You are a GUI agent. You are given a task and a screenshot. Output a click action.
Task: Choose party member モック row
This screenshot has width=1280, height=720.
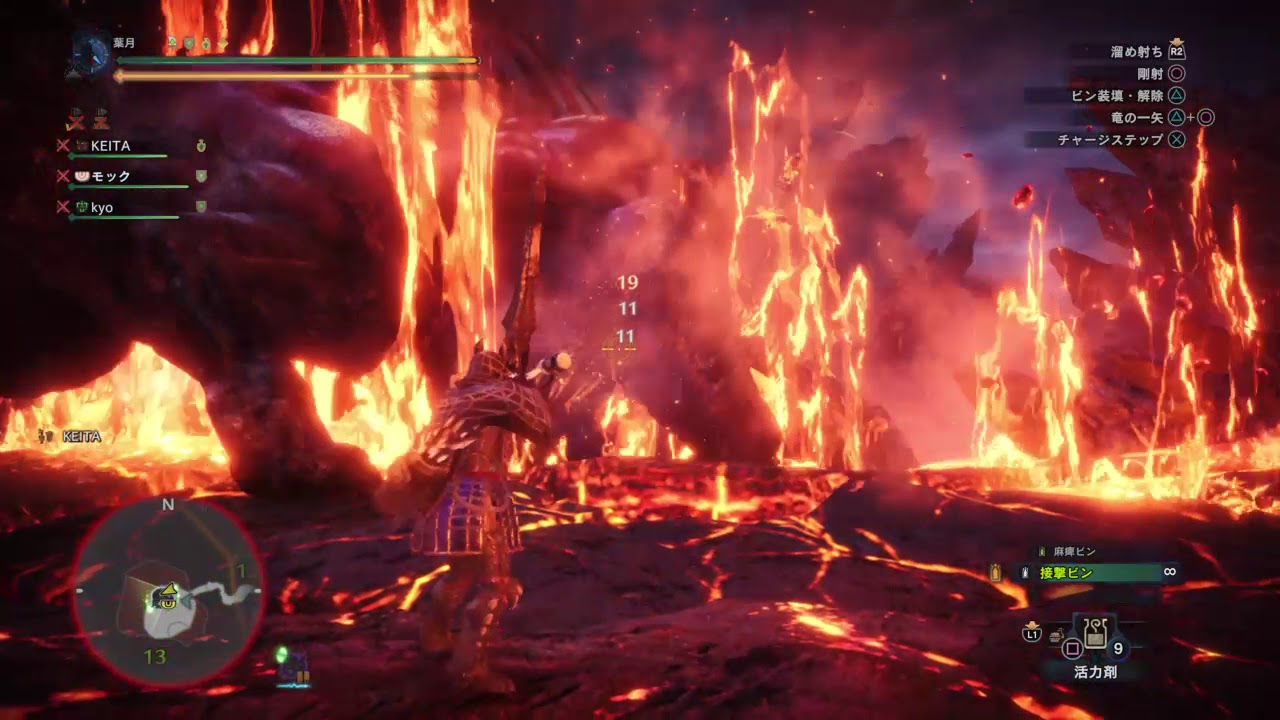pos(110,177)
